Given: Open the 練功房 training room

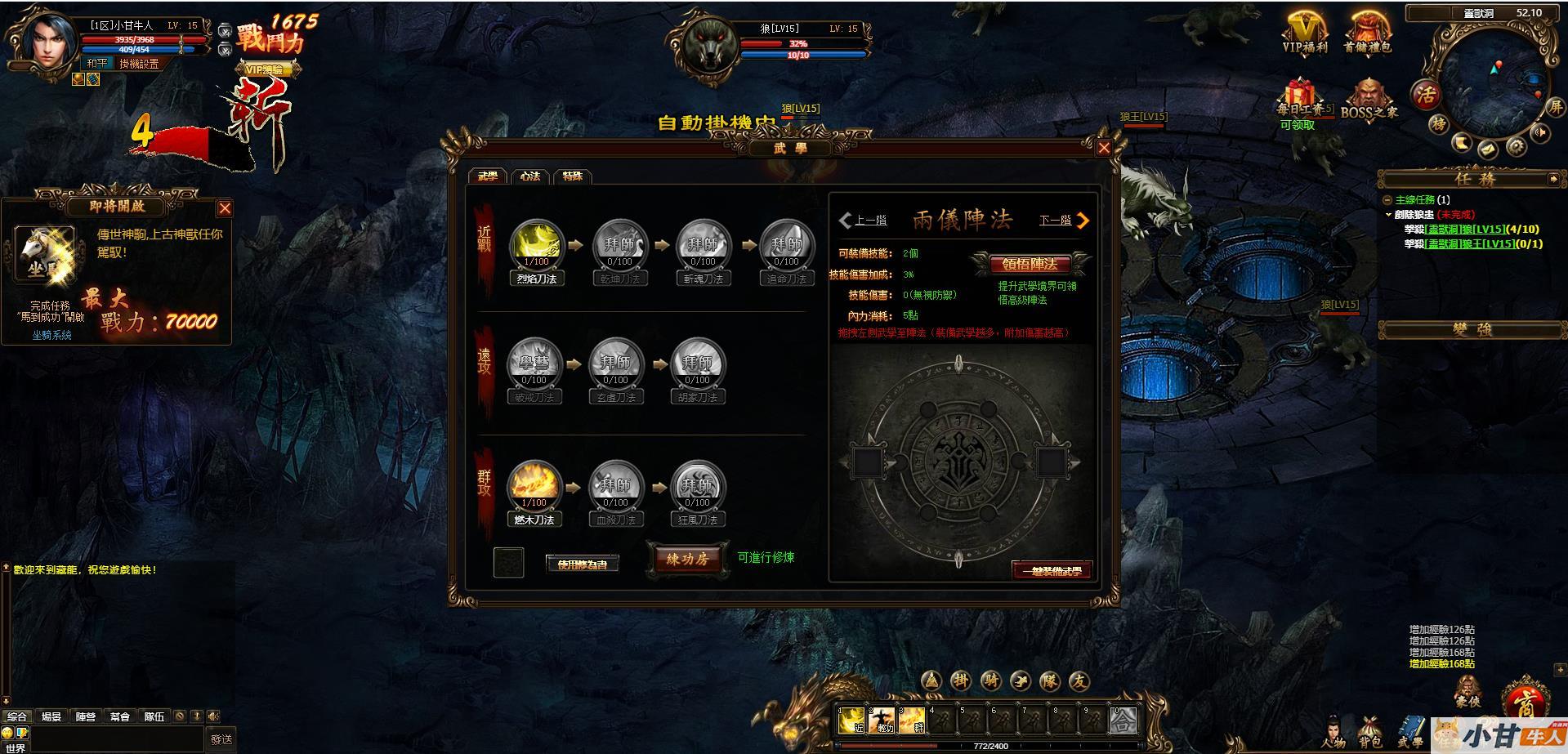Looking at the screenshot, I should (687, 559).
